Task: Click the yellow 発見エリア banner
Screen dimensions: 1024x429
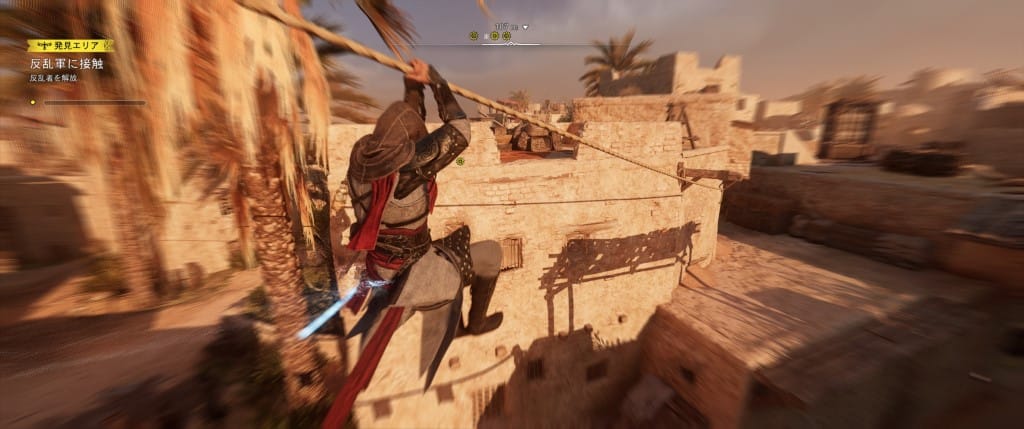Action: [x=70, y=45]
